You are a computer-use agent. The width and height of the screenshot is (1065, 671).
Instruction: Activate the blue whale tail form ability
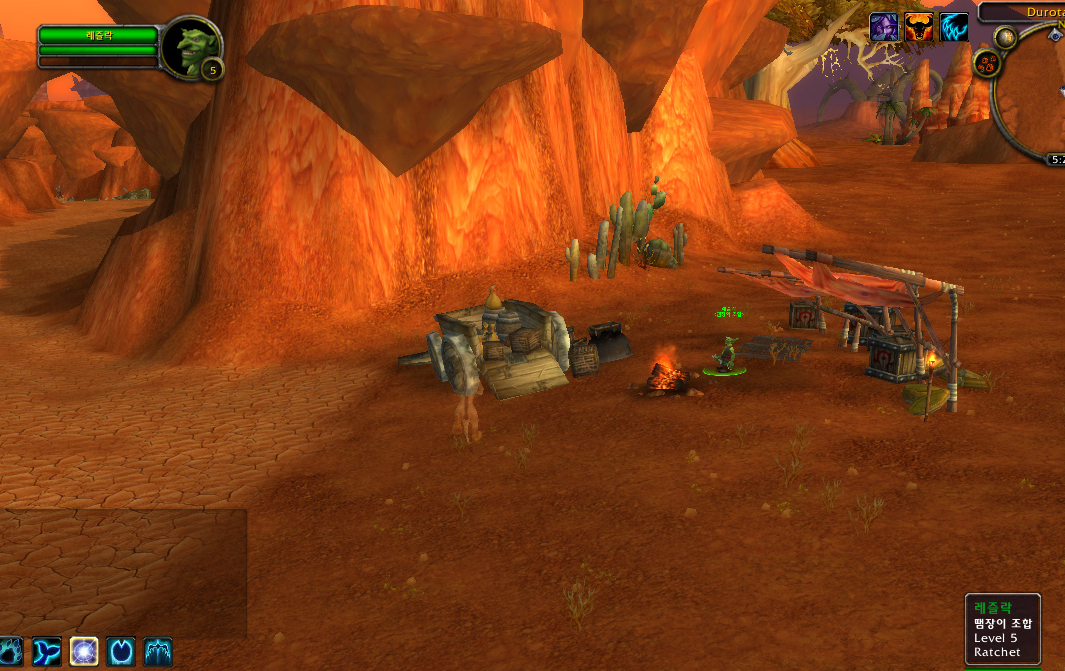click(47, 651)
